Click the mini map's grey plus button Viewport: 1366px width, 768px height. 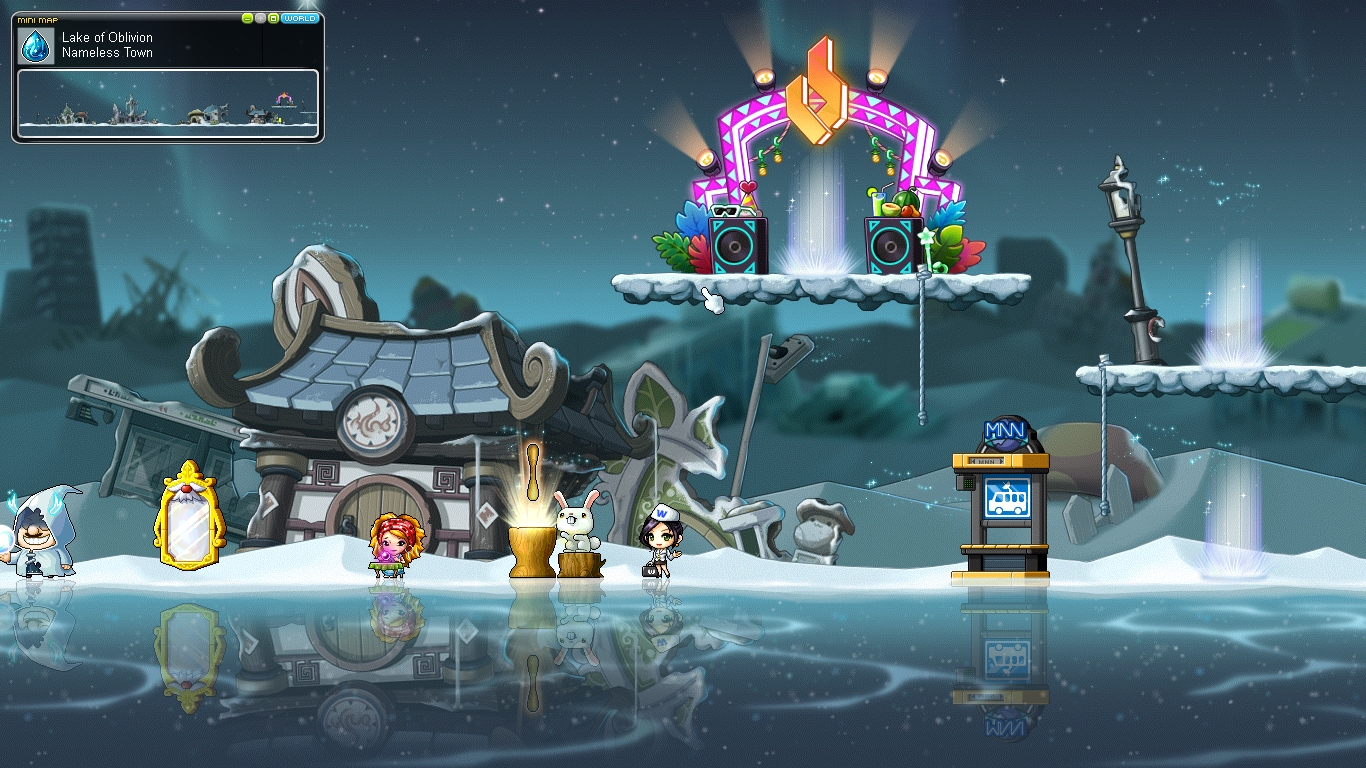[260, 18]
